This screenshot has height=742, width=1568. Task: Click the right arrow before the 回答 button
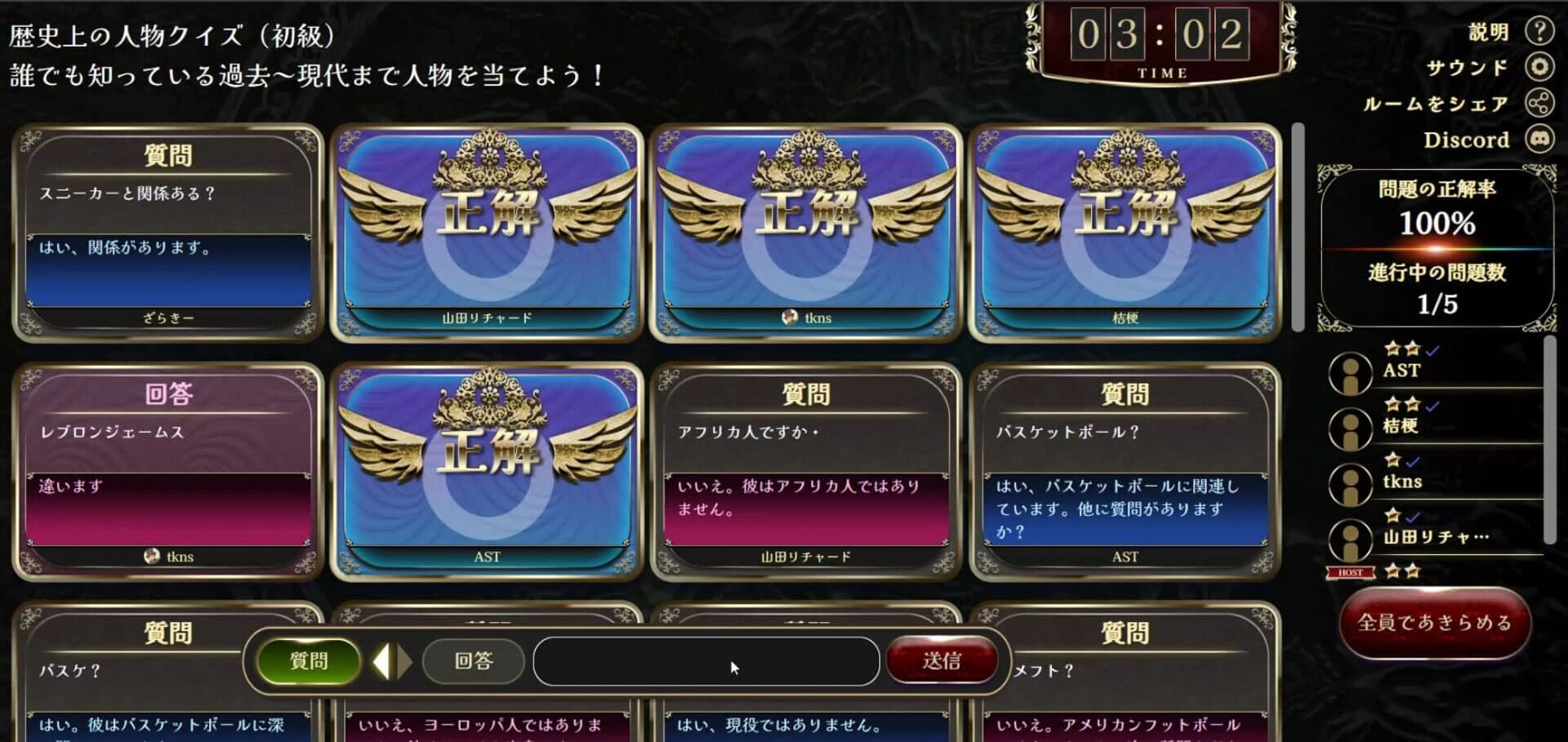(x=402, y=661)
